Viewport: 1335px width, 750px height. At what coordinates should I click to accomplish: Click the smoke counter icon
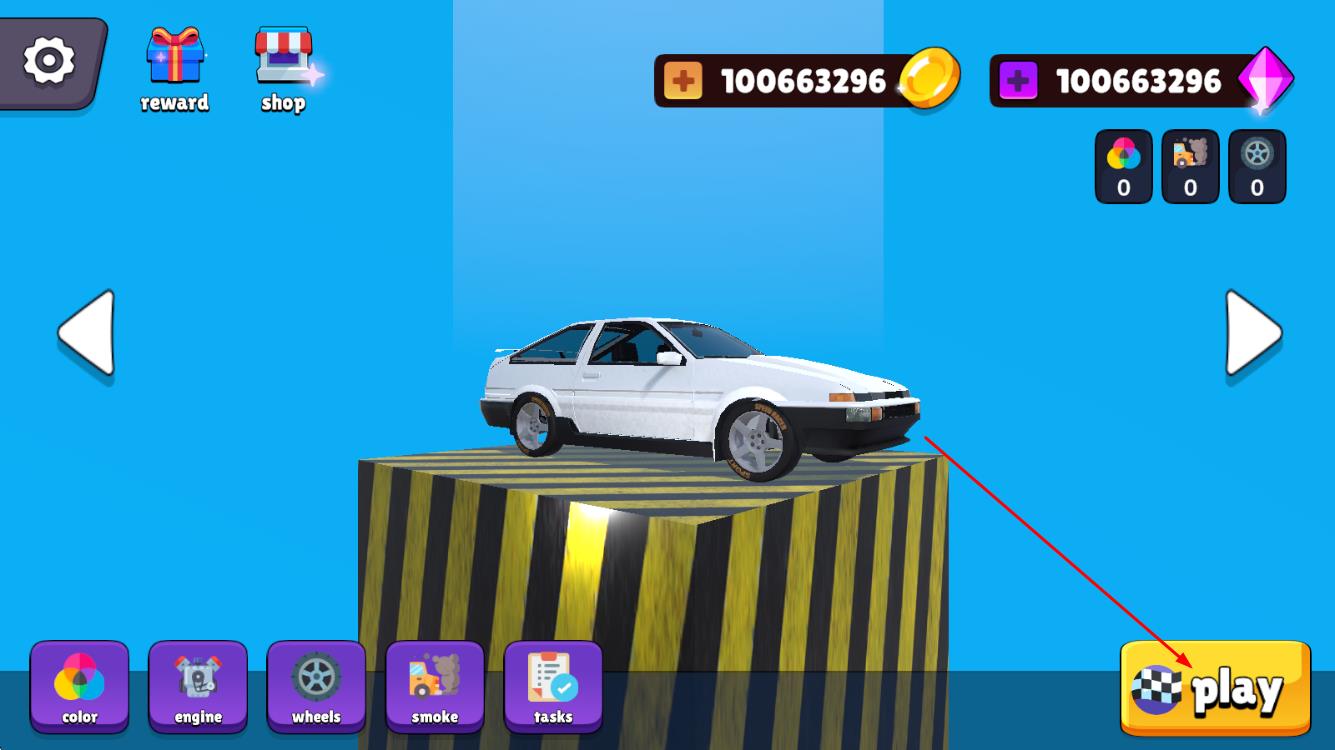[x=1190, y=165]
